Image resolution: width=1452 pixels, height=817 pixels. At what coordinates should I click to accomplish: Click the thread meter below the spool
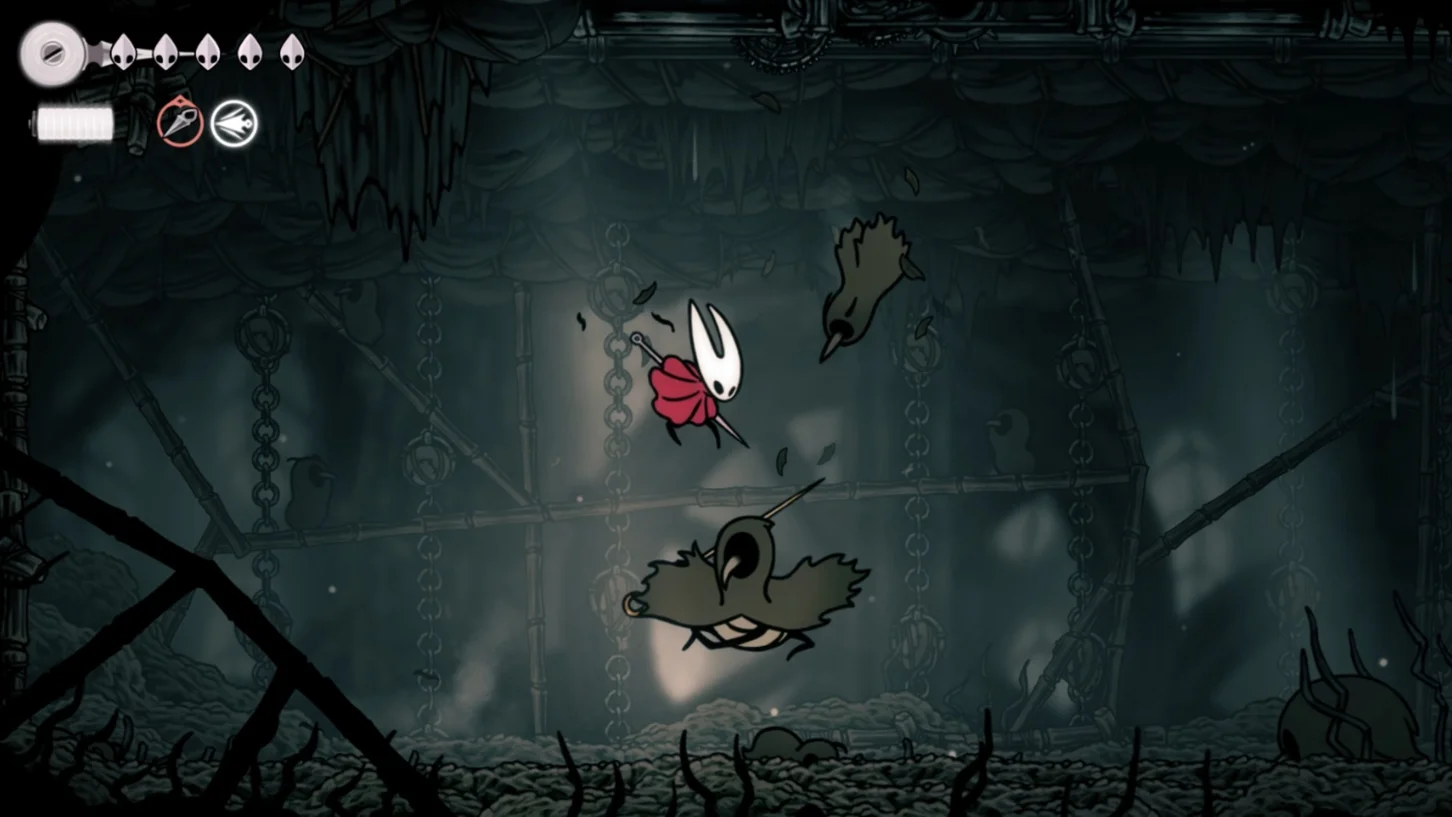tap(73, 126)
